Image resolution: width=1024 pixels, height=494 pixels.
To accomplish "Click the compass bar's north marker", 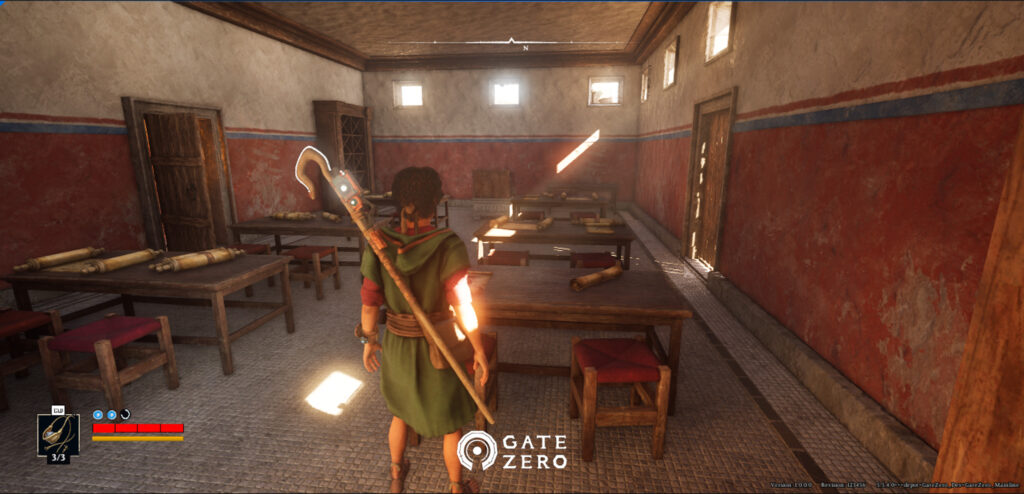I will click(512, 42).
